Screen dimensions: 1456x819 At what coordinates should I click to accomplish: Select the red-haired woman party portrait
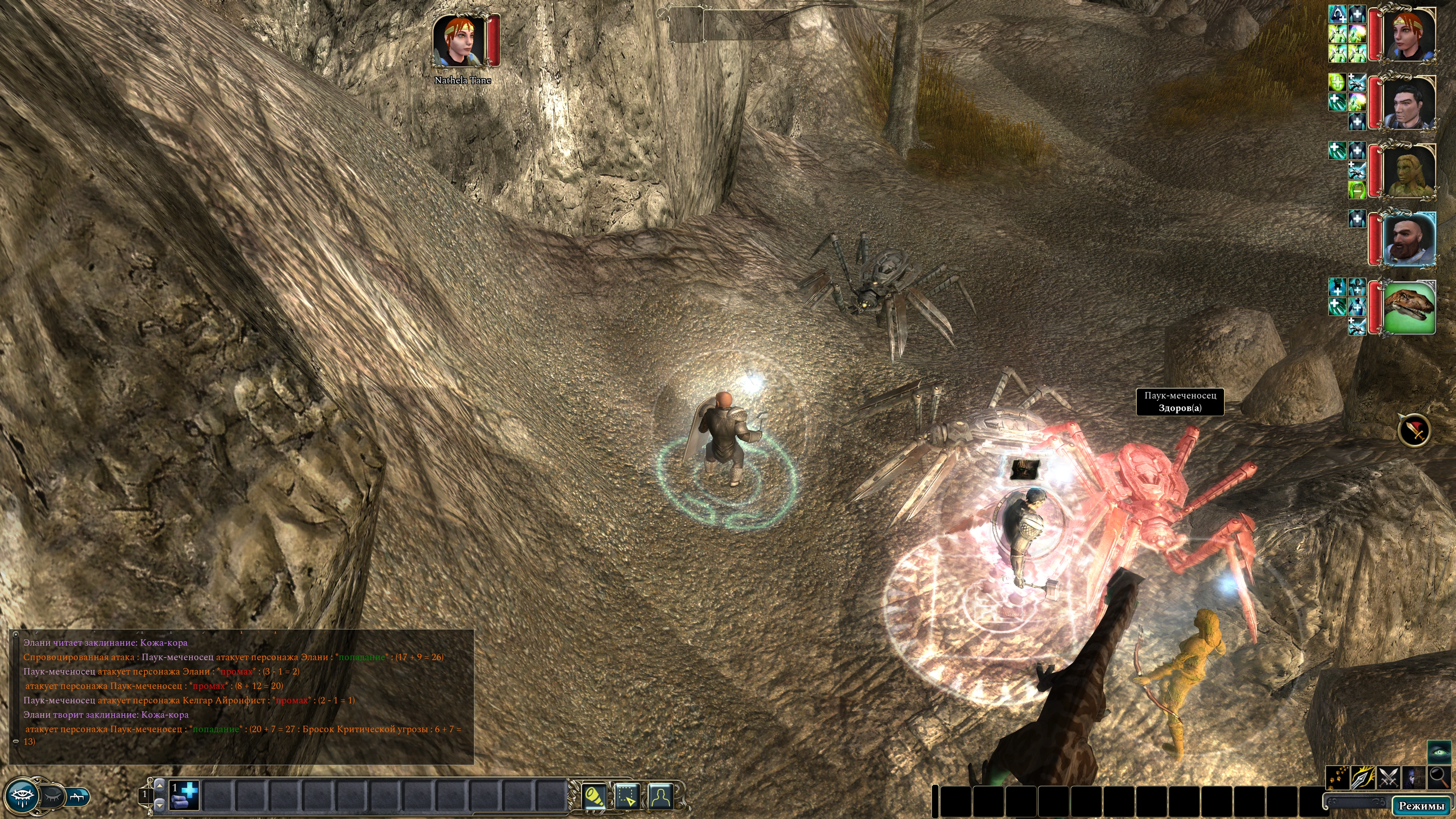[x=1409, y=35]
